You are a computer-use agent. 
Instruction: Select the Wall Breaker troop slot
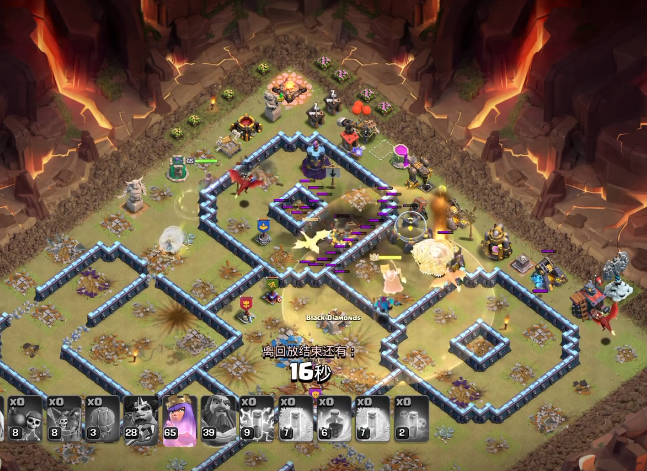(27, 419)
